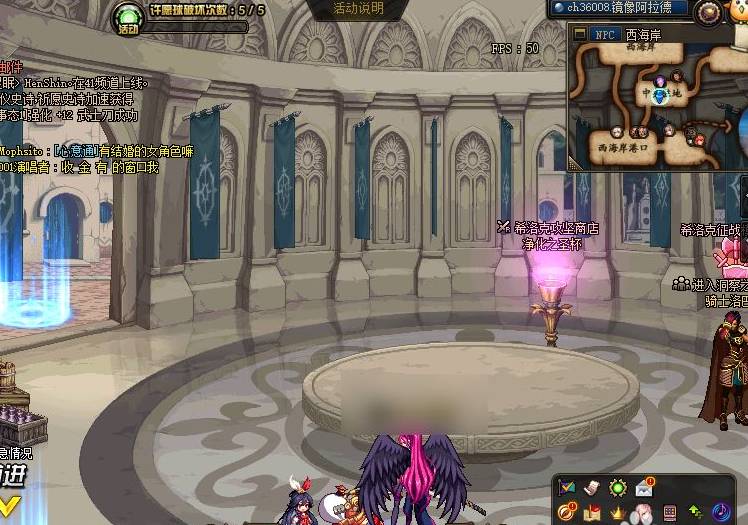Click the green gem gear icon
This screenshot has width=748, height=525.
(x=618, y=488)
